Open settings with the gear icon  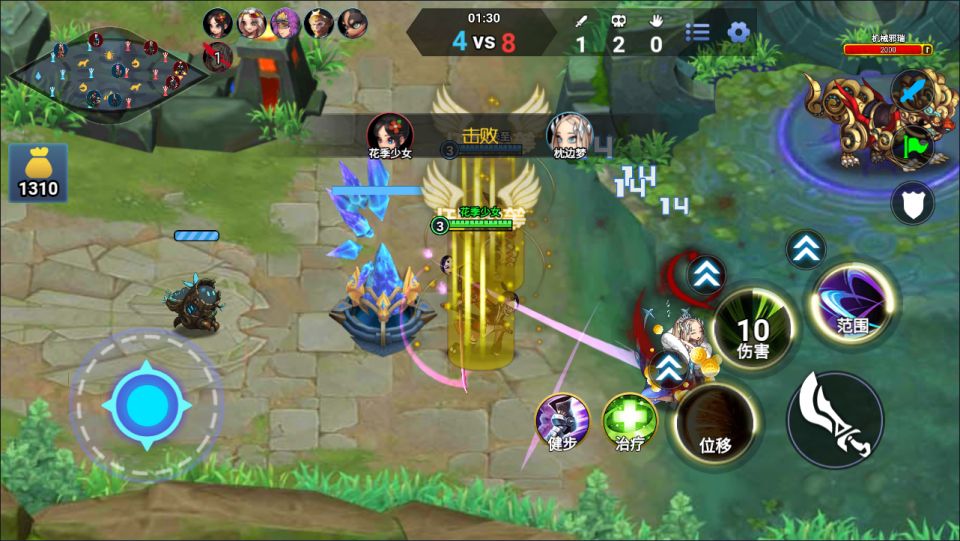pos(738,32)
